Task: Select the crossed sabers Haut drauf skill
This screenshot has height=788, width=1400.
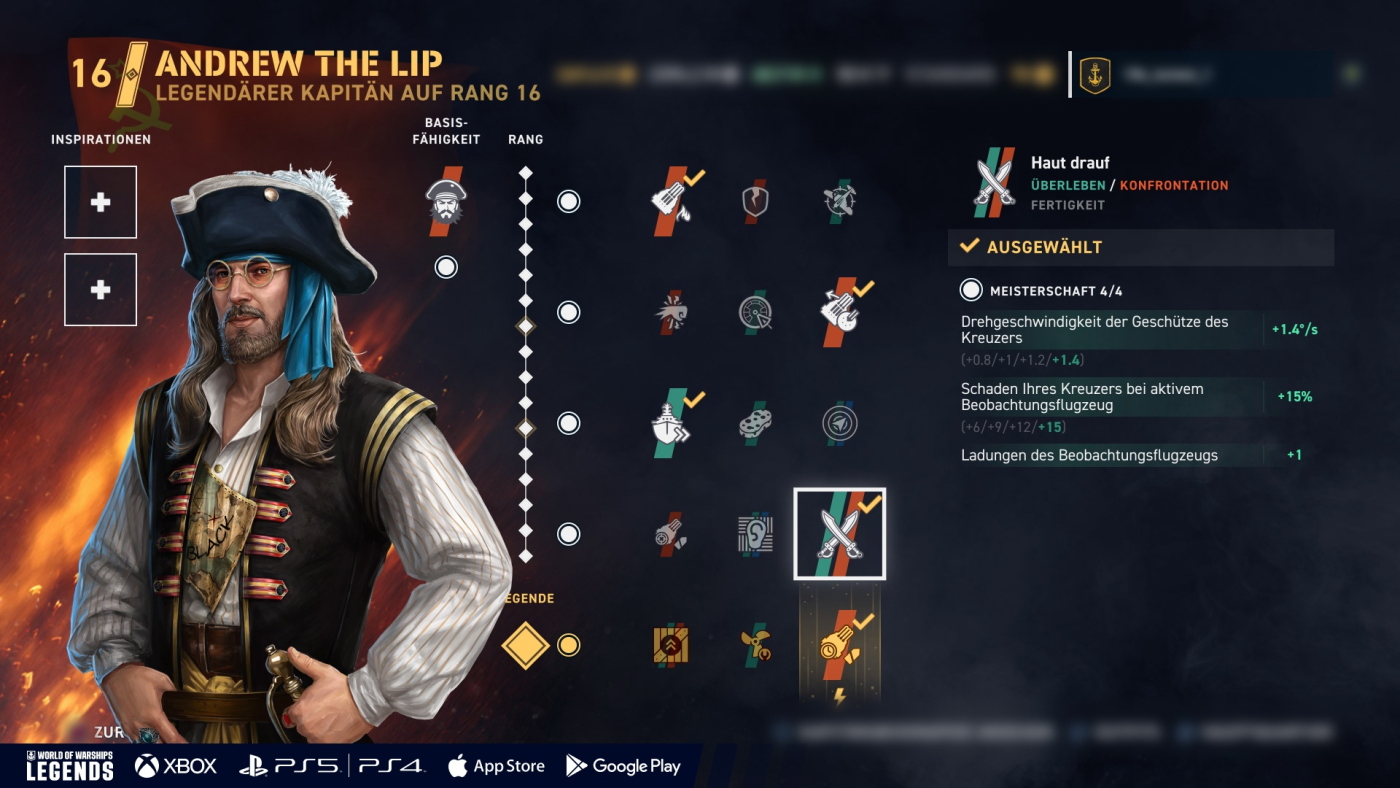Action: (x=840, y=534)
